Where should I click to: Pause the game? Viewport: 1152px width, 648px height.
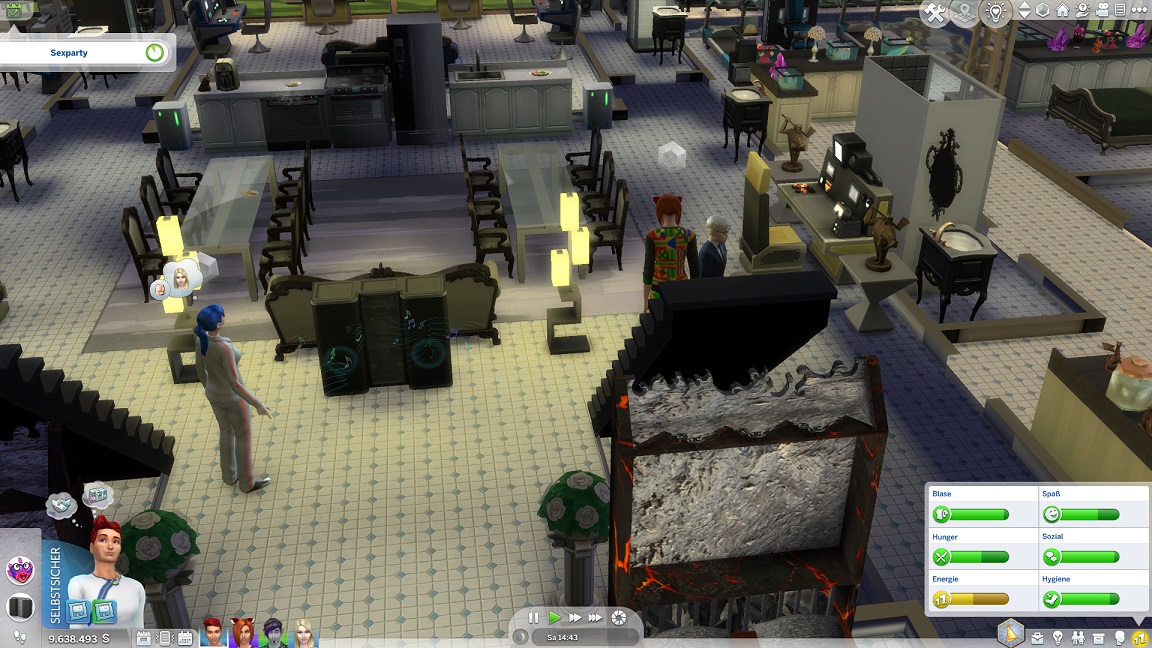534,618
